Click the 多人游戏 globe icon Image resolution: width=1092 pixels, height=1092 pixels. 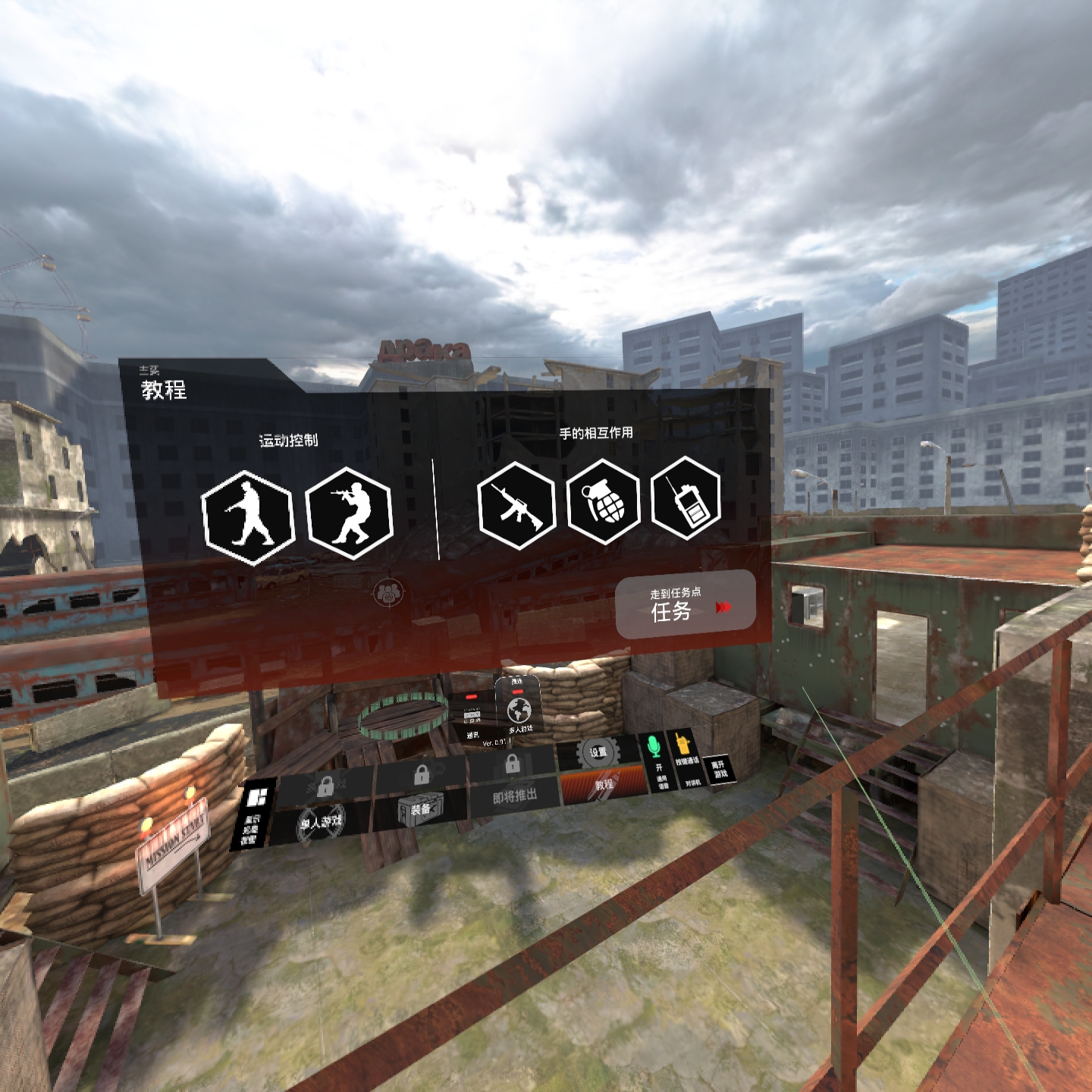coord(519,711)
